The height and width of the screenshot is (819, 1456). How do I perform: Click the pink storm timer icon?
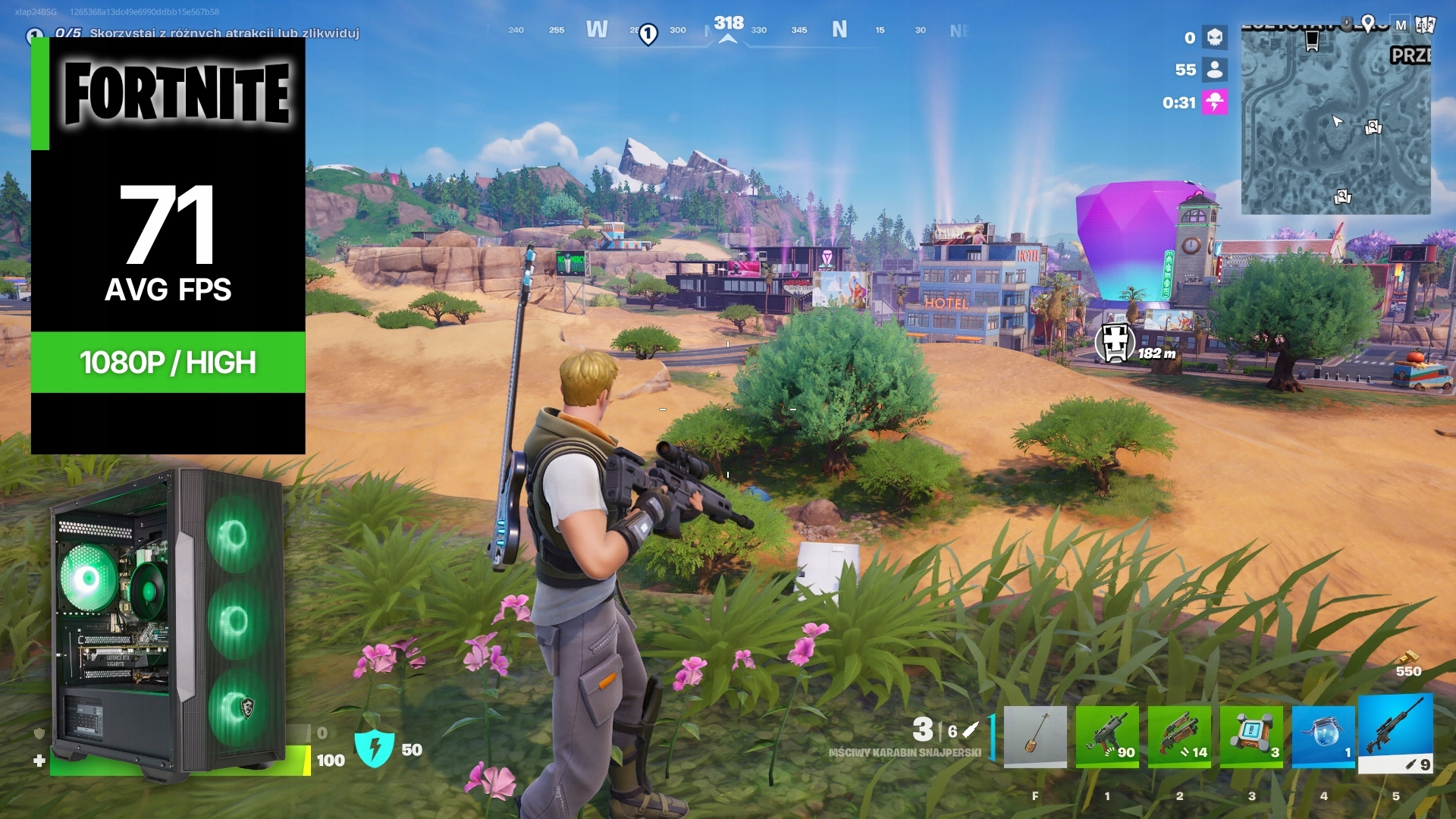click(x=1214, y=102)
